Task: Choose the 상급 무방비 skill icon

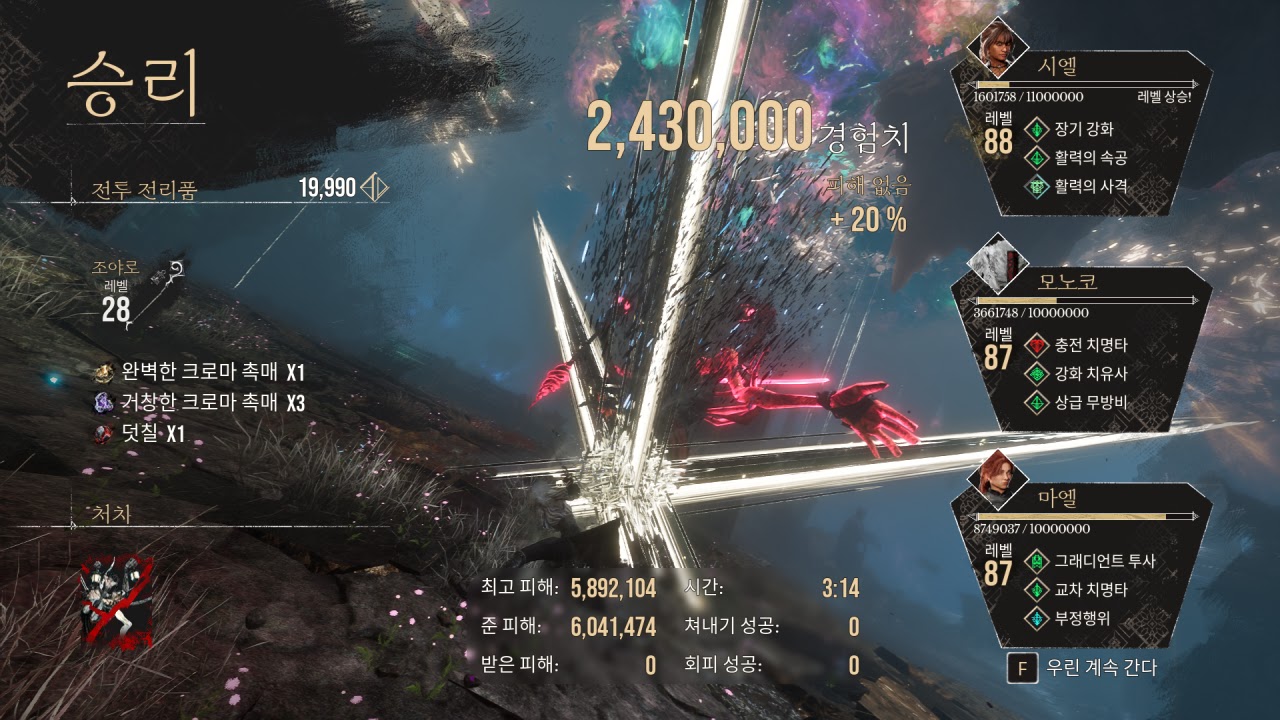Action: [x=1038, y=402]
